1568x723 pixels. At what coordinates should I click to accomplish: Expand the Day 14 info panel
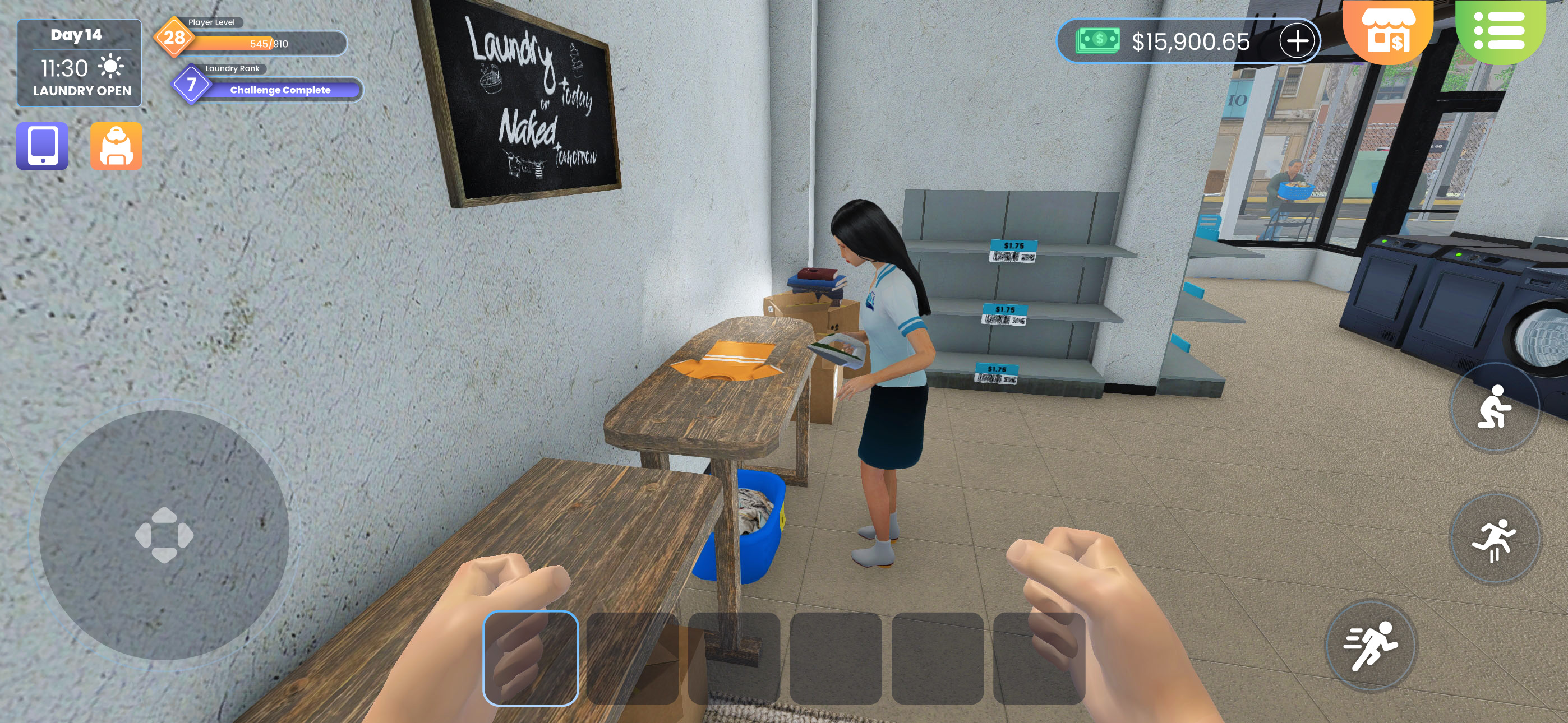[78, 35]
